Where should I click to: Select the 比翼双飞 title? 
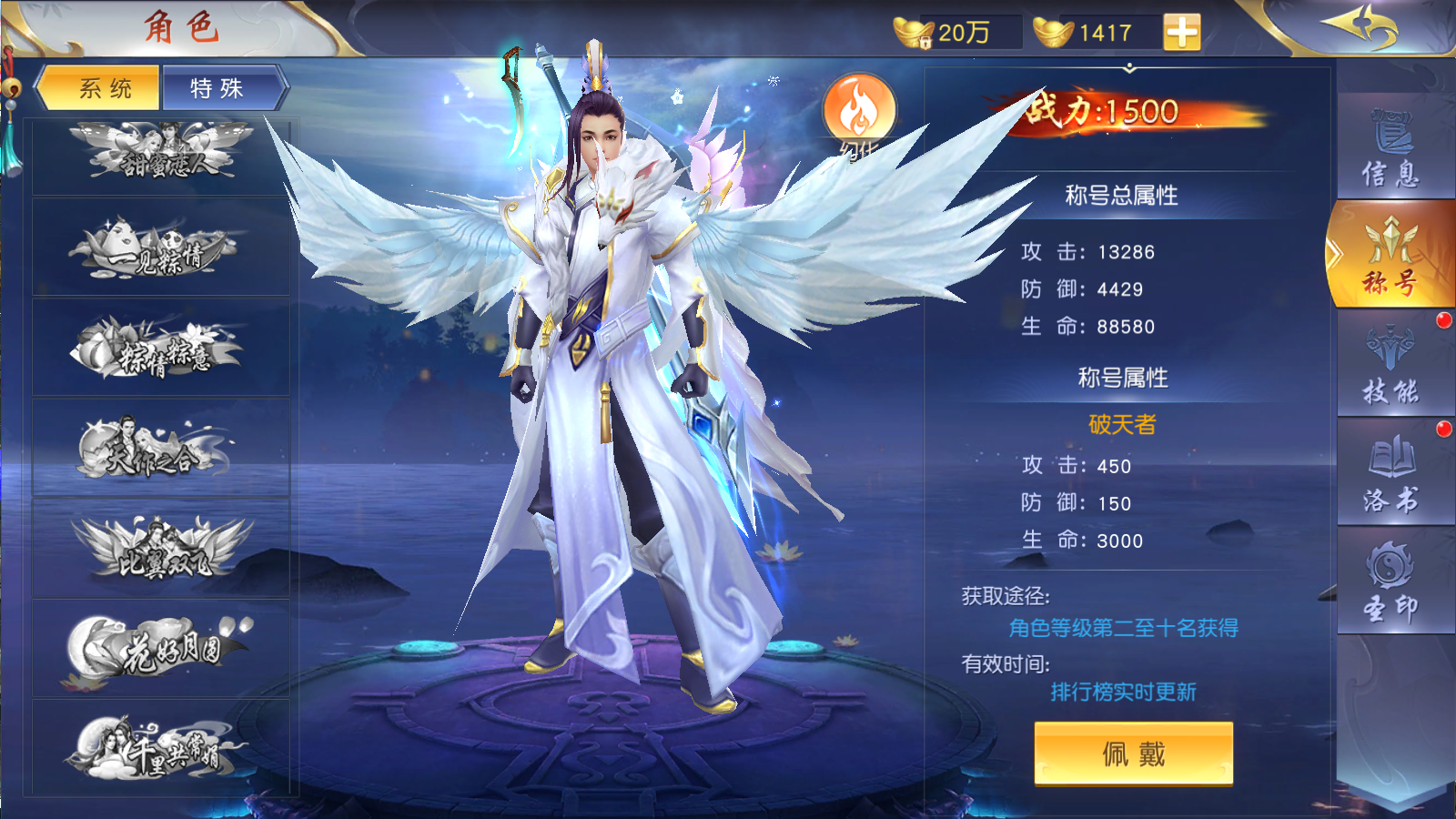(x=161, y=549)
